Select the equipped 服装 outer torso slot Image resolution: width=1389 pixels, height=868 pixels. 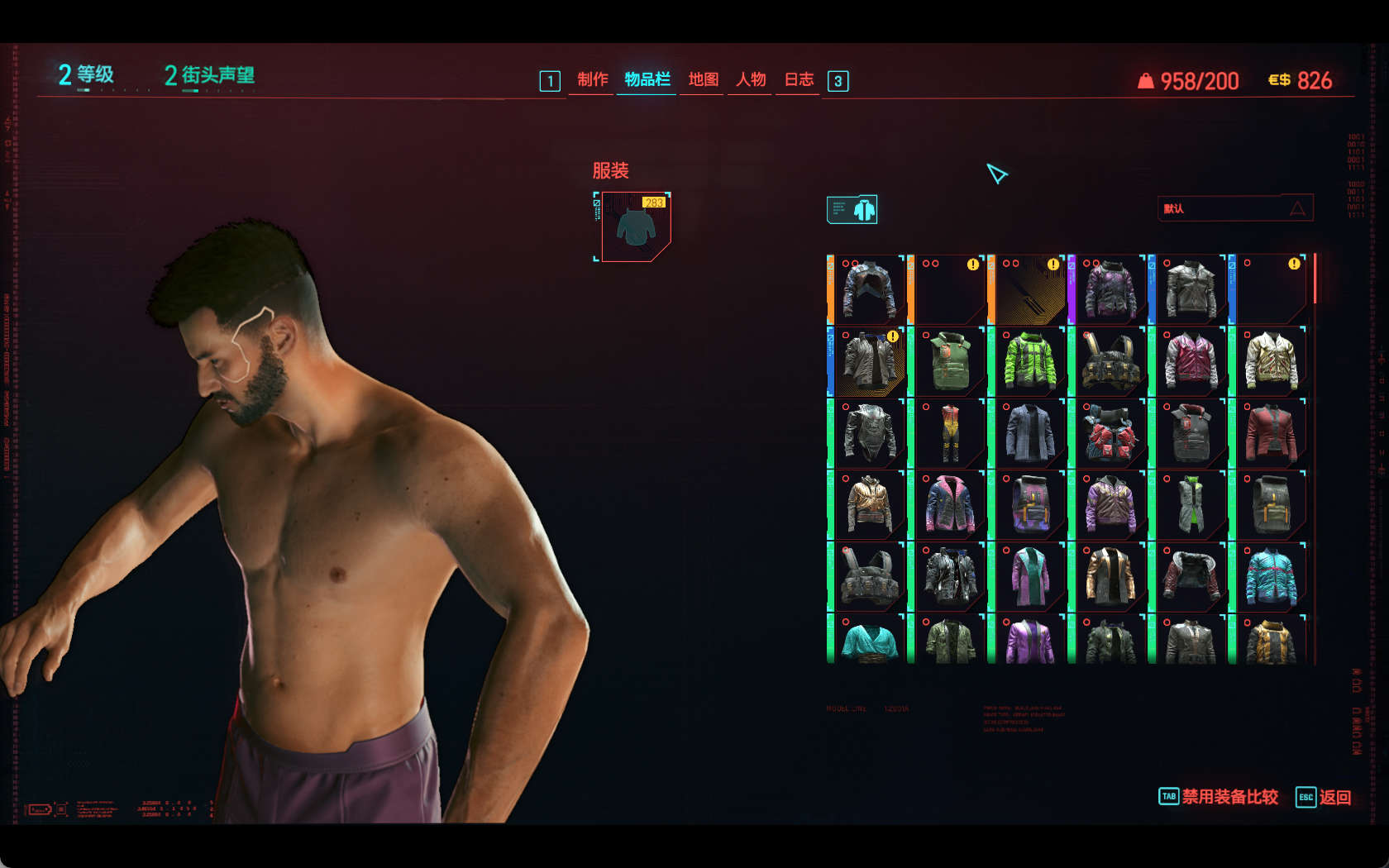coord(635,227)
